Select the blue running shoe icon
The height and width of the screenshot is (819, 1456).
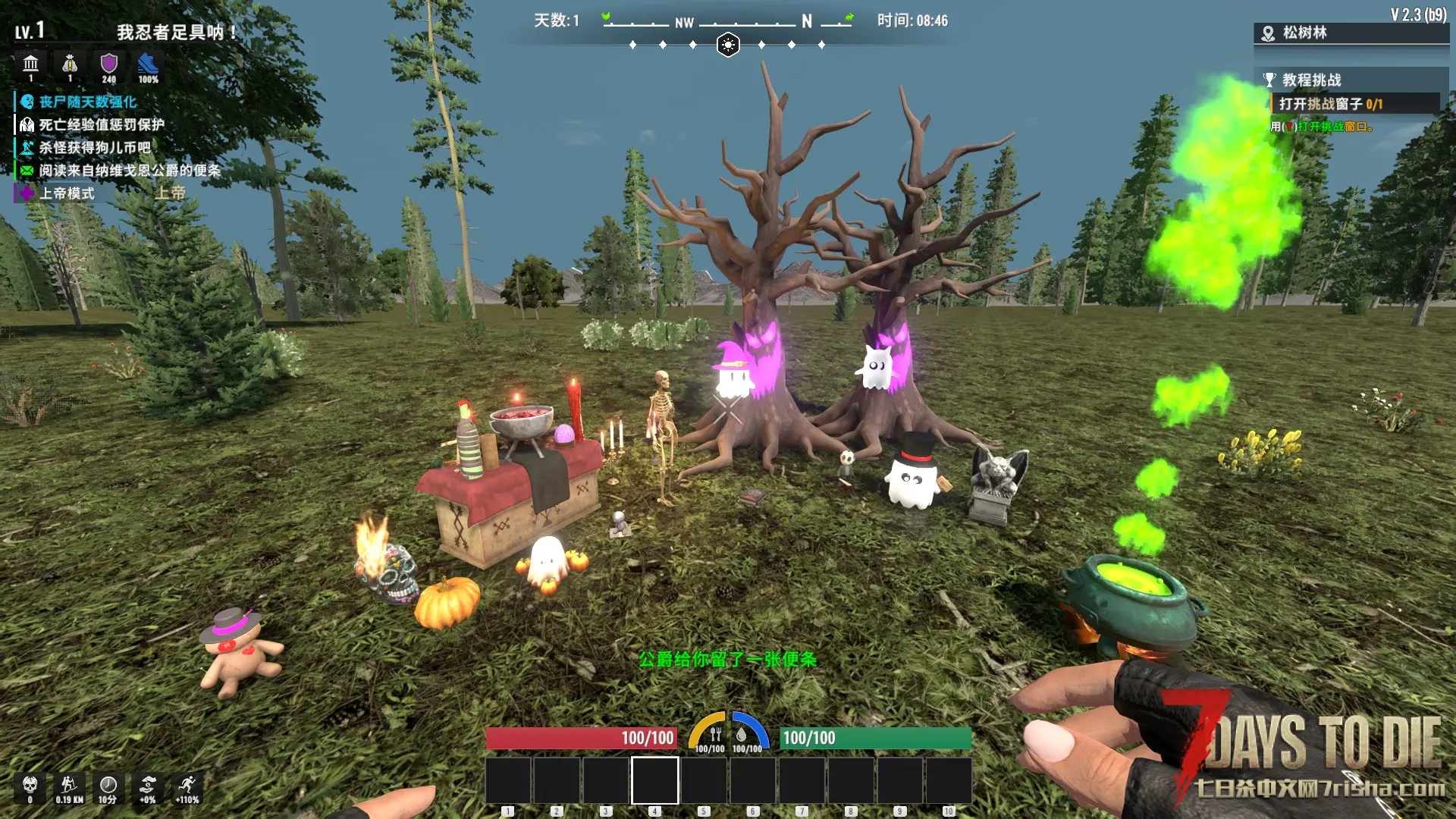[x=148, y=64]
